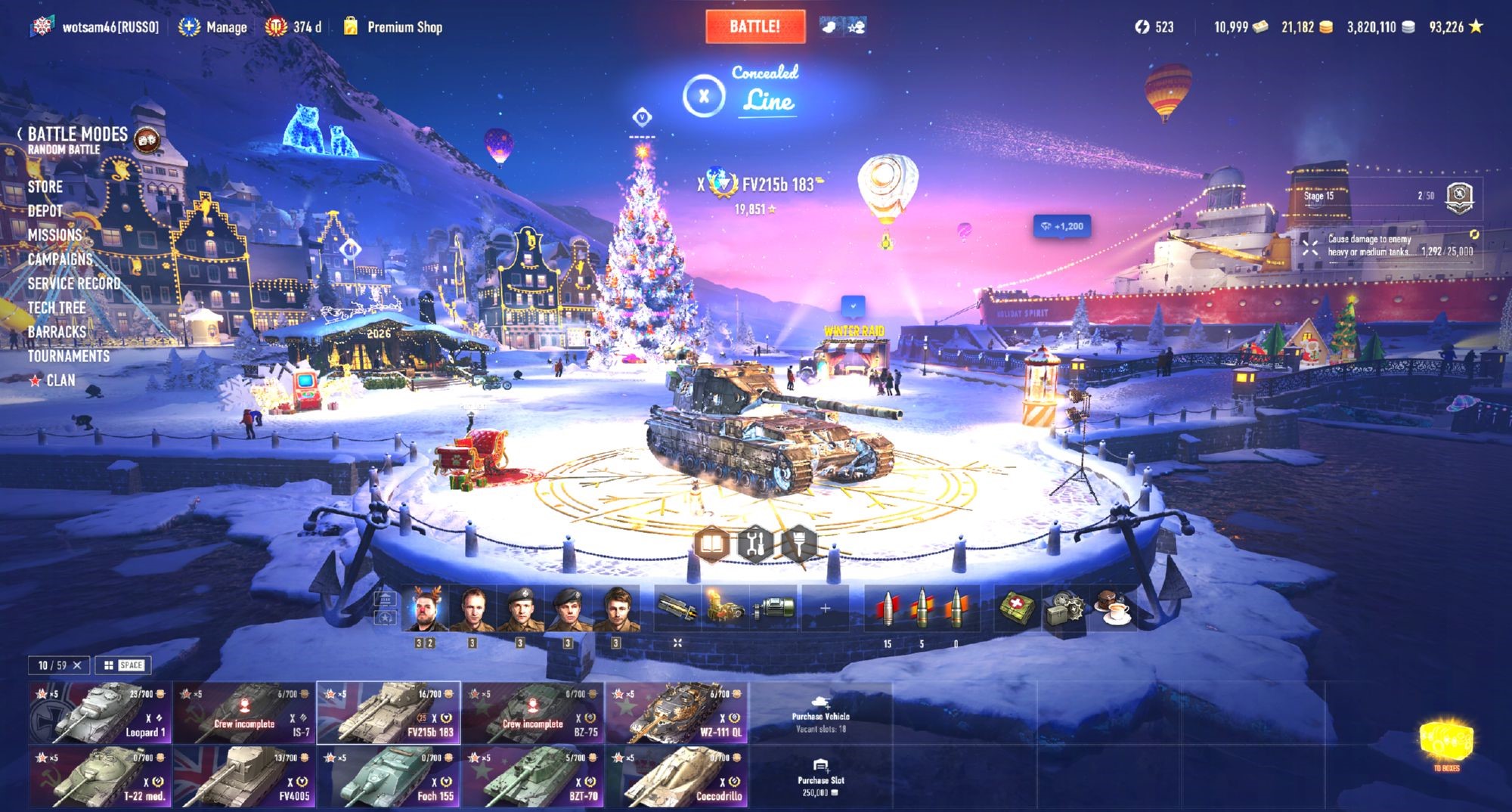Viewport: 1512px width, 812px height.
Task: Select the first aid kit consumable
Action: click(1017, 608)
